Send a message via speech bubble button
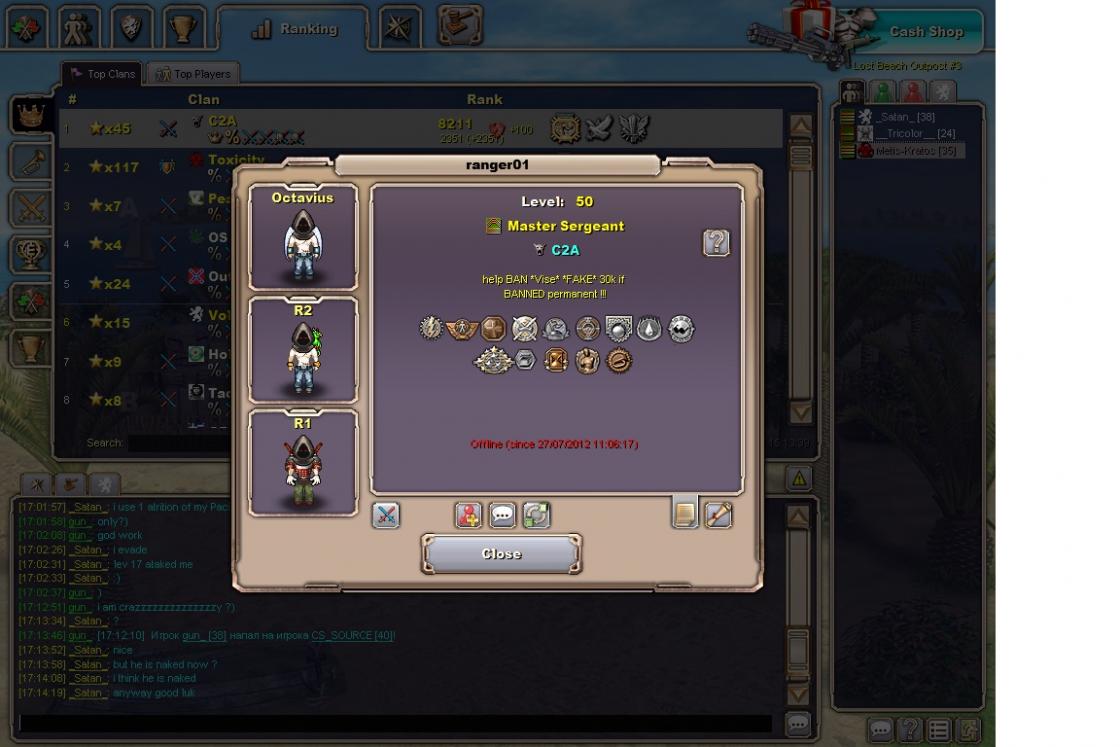This screenshot has height=747, width=1120. pos(502,515)
